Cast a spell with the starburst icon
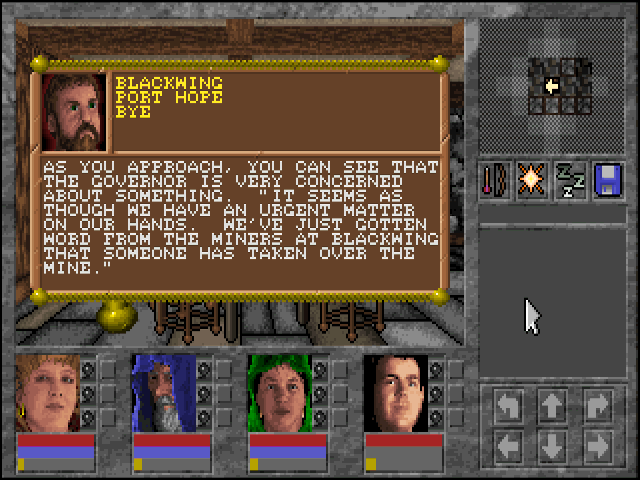The image size is (640, 480). (529, 179)
